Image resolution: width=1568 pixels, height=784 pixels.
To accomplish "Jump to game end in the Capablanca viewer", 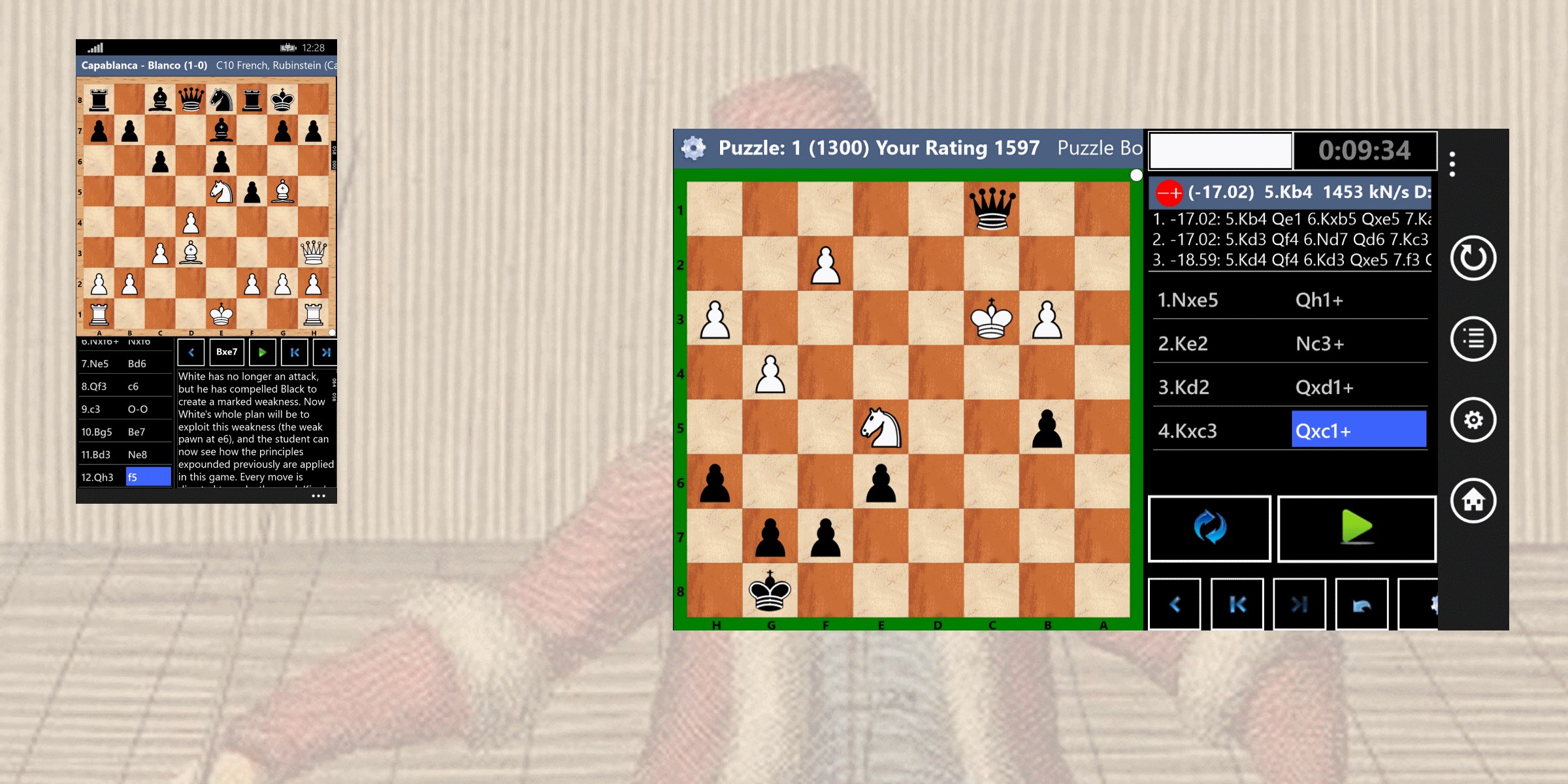I will point(327,352).
